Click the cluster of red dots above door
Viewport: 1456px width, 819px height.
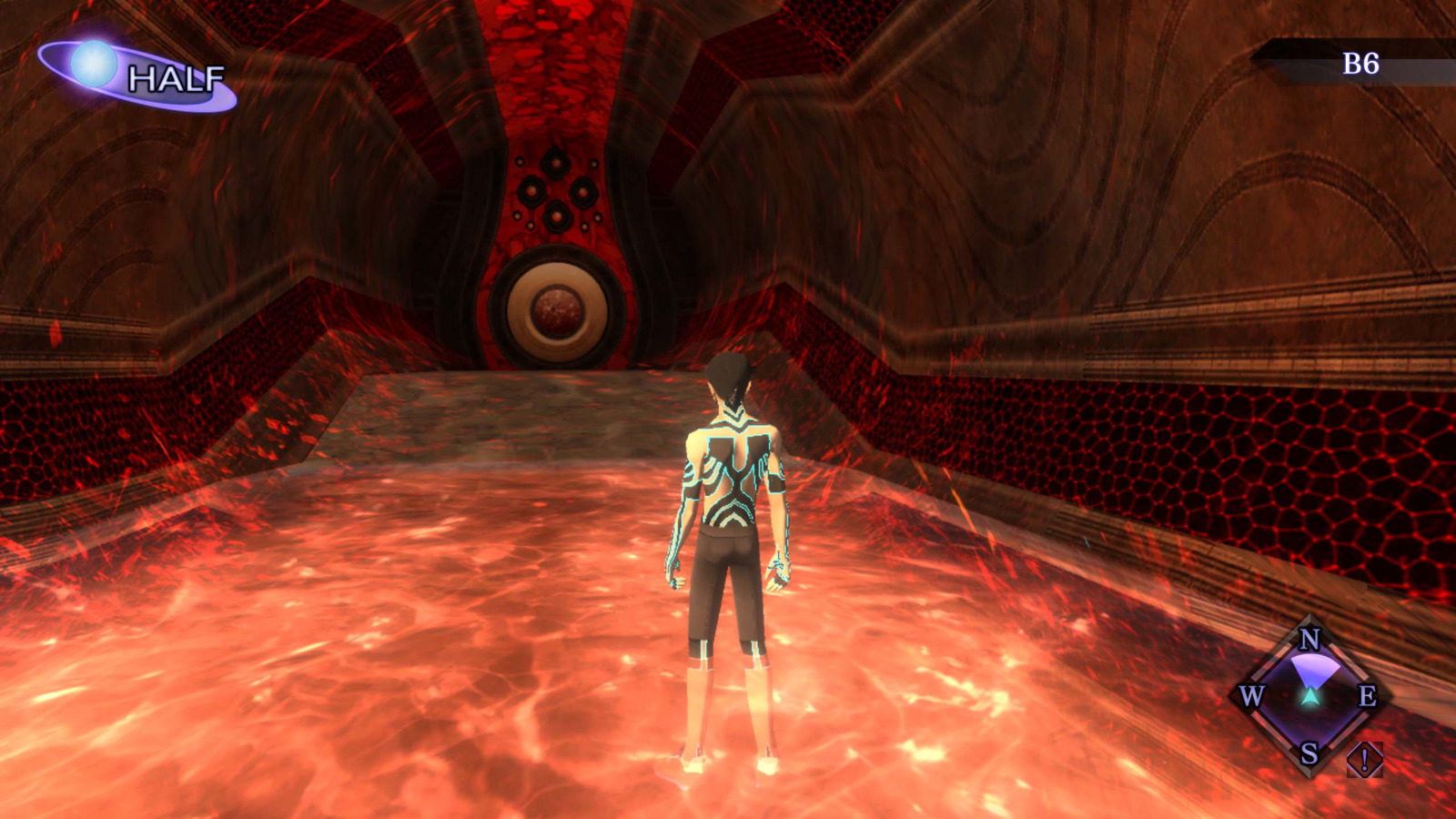[x=555, y=191]
